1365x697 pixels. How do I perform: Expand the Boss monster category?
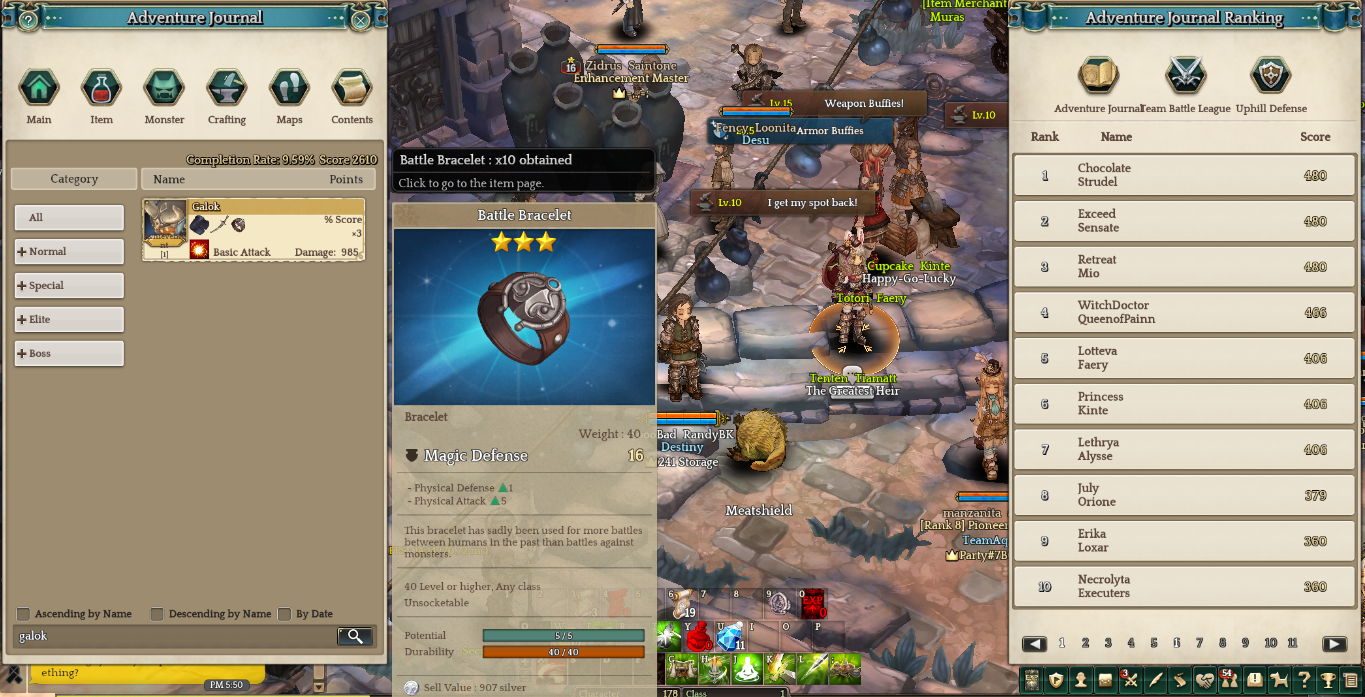tap(69, 354)
